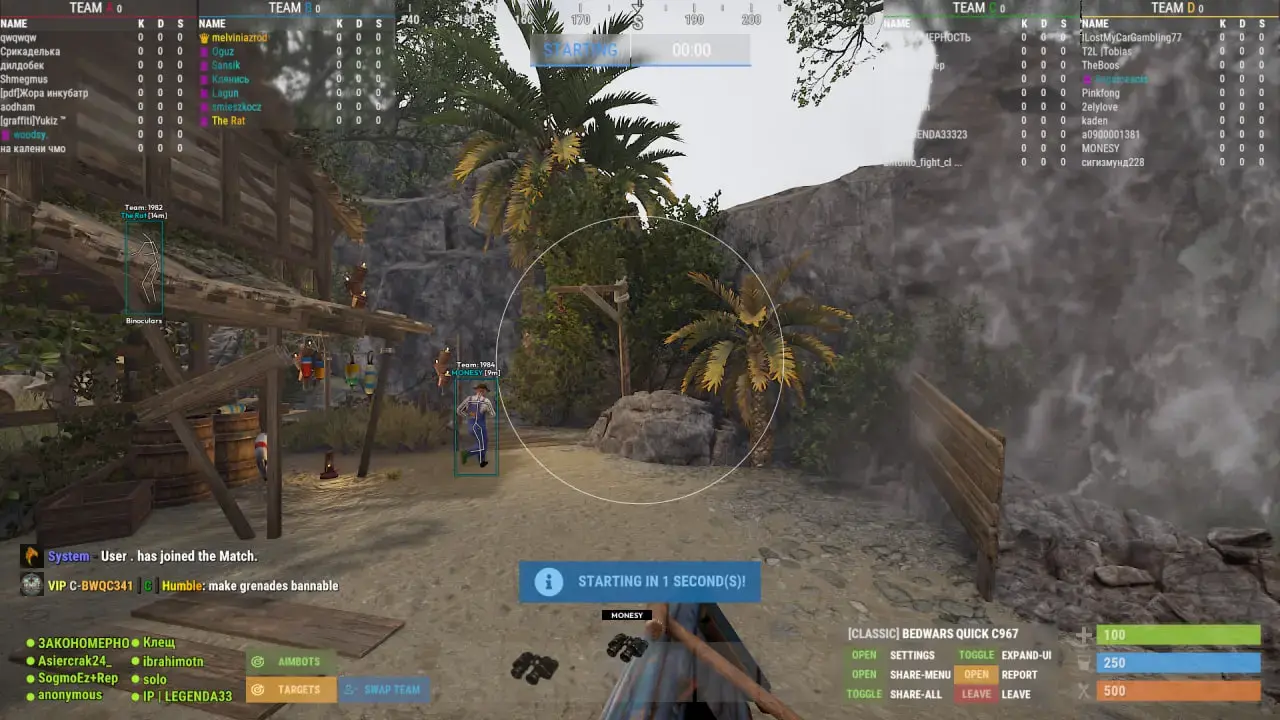Image resolution: width=1280 pixels, height=720 pixels.
Task: Select the TEAM B header
Action: tap(285, 8)
